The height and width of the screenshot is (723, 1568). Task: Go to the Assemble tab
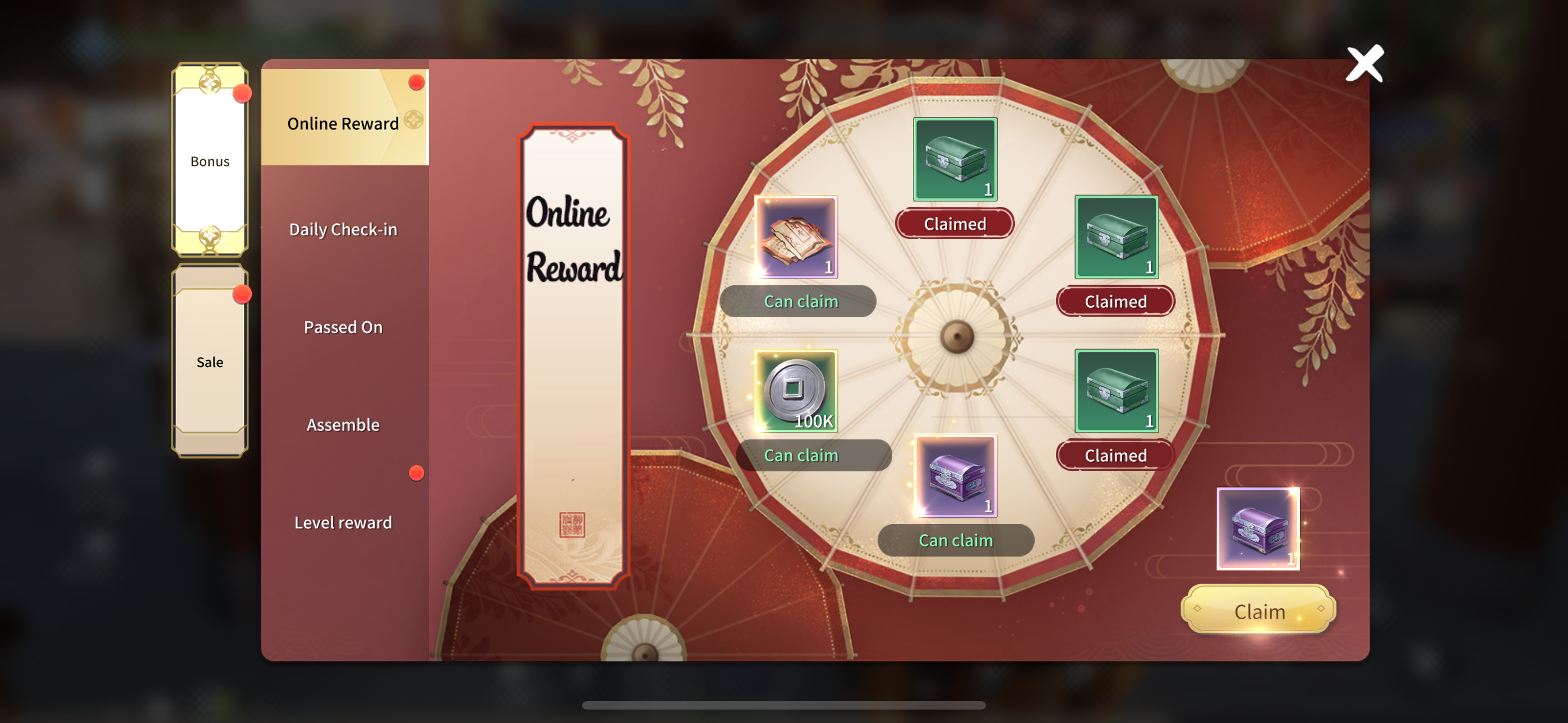(343, 424)
